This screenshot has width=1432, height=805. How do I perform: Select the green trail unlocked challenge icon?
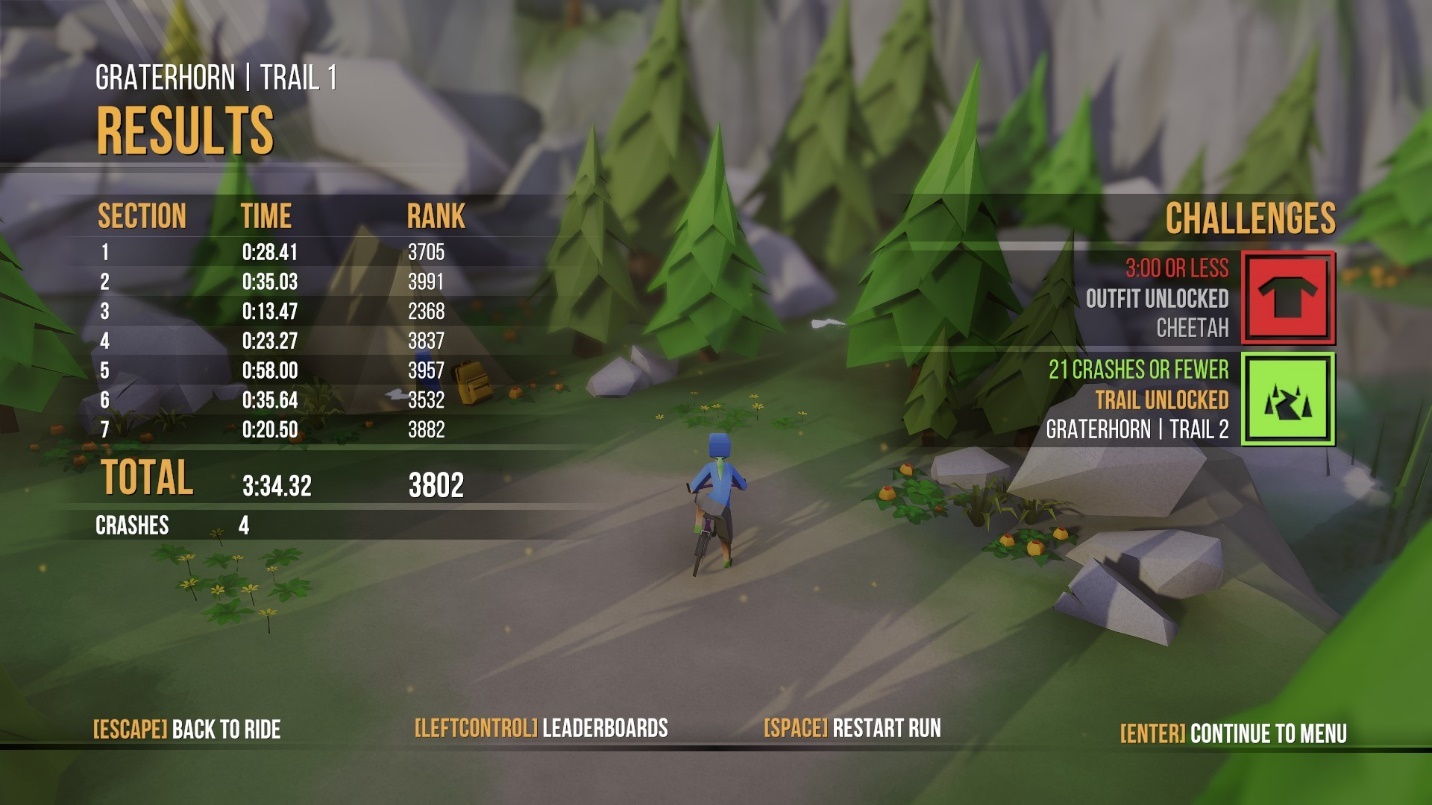(x=1288, y=399)
